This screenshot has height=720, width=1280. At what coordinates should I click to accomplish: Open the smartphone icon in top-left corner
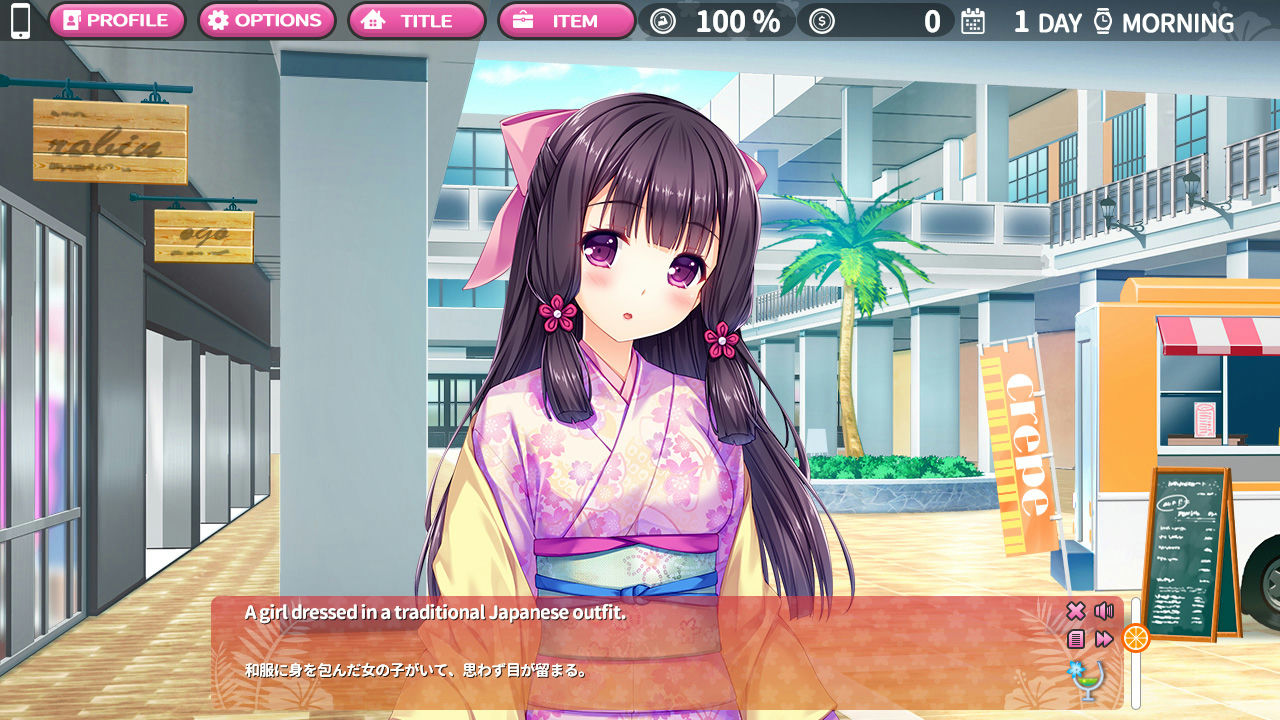point(20,20)
